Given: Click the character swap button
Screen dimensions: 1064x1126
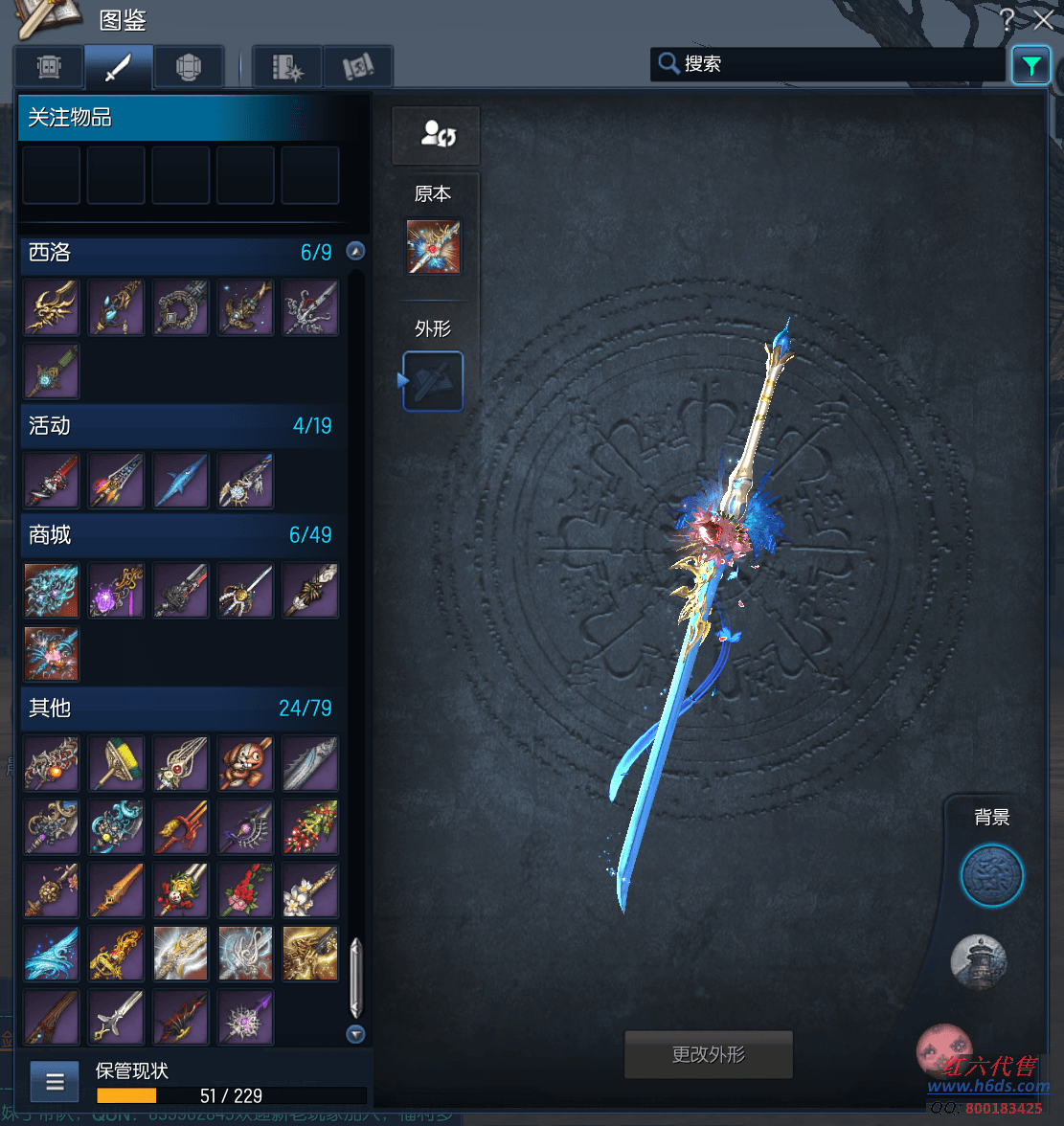Looking at the screenshot, I should 436,135.
